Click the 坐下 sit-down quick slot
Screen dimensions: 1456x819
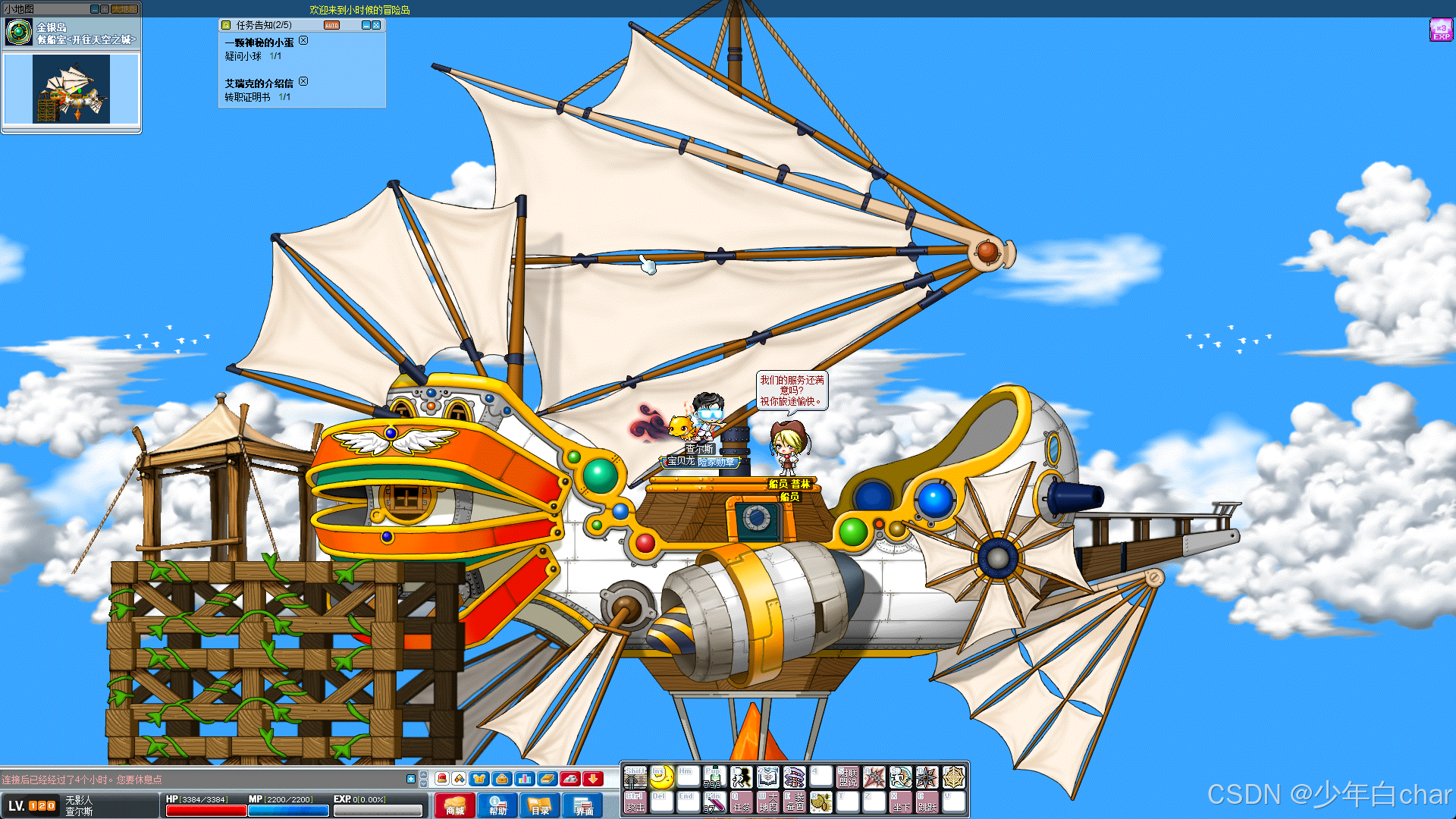point(900,802)
